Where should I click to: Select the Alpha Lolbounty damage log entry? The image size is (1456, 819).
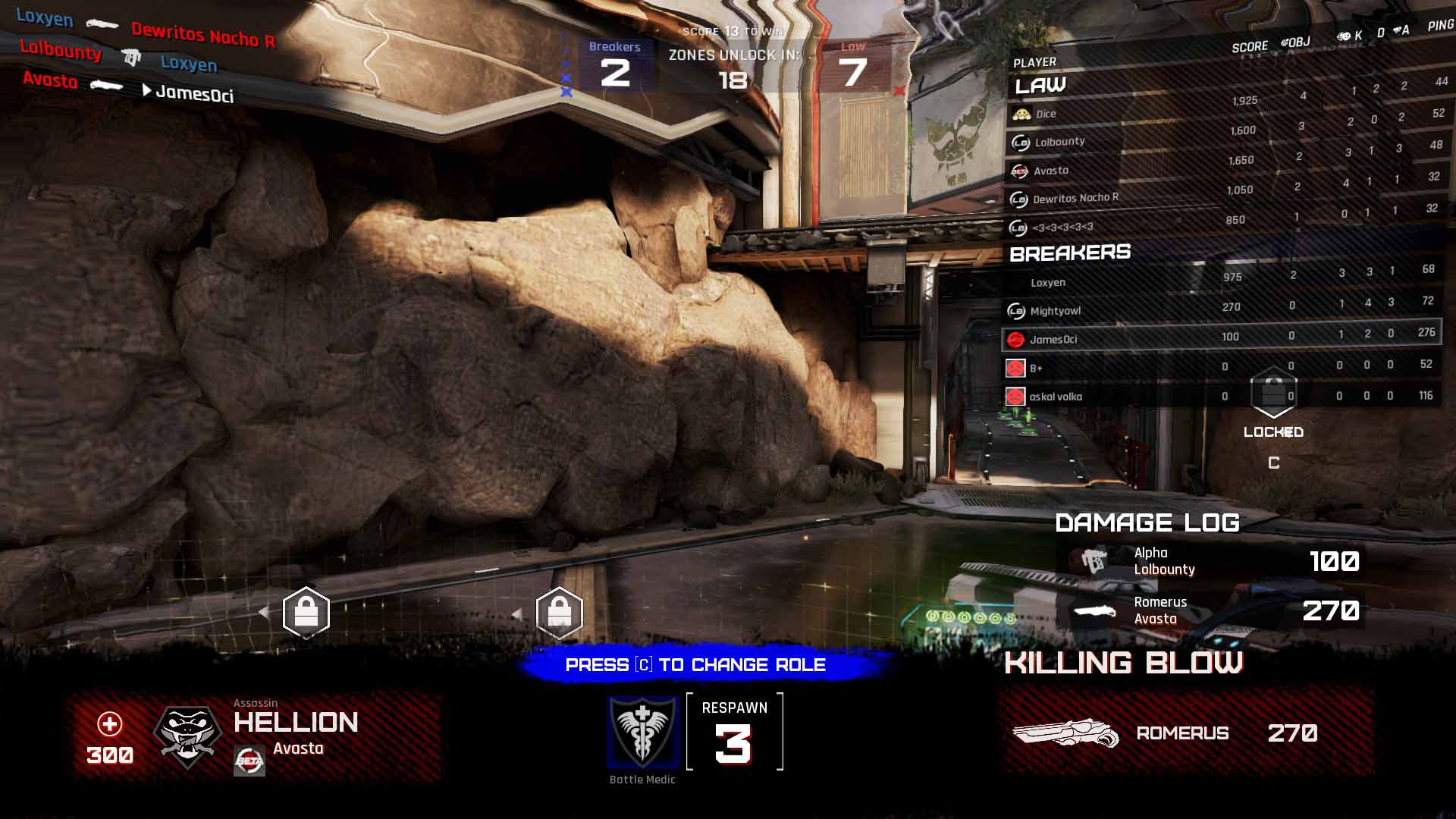coord(1210,561)
